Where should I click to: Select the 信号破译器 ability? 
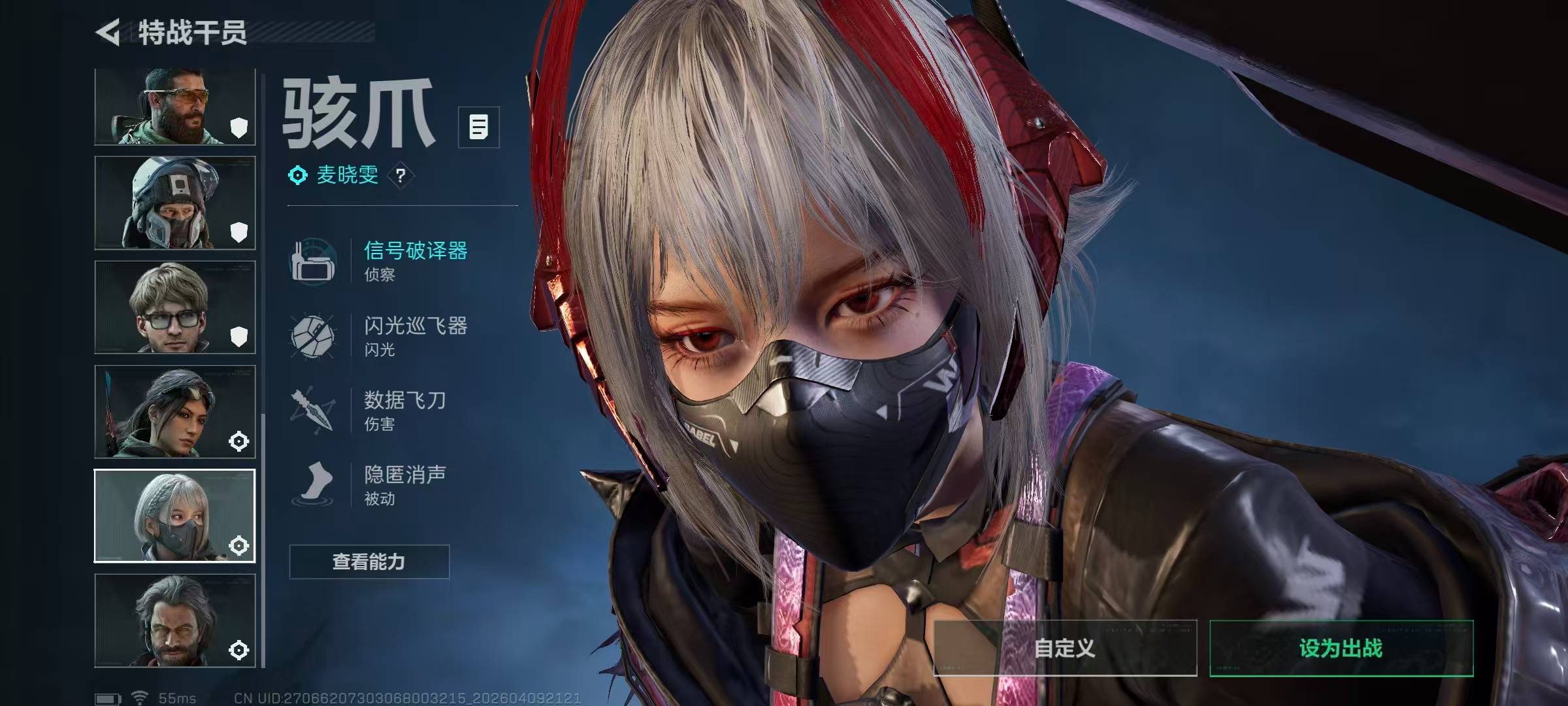(414, 260)
